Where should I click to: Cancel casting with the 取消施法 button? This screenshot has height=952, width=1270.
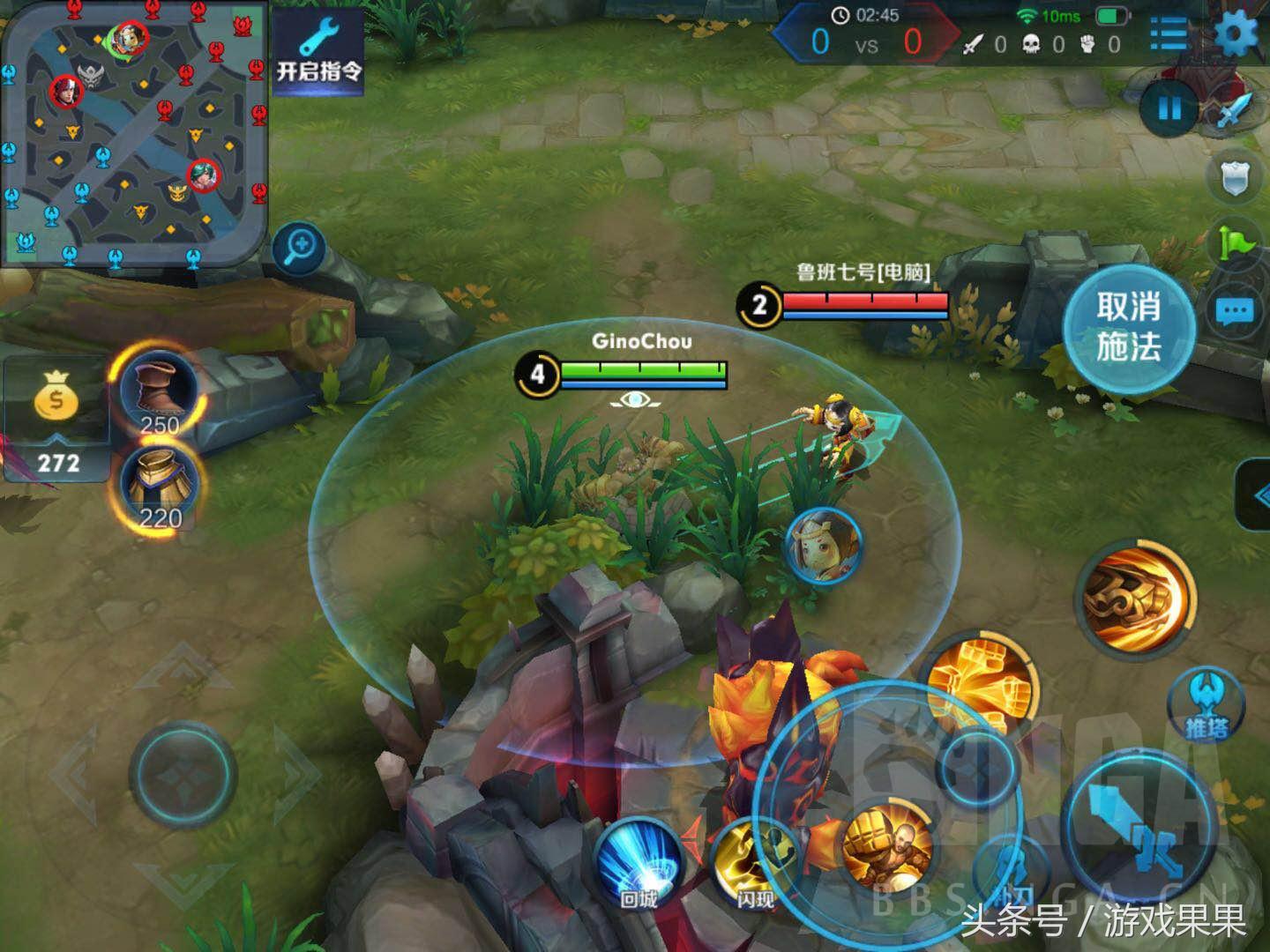1128,327
